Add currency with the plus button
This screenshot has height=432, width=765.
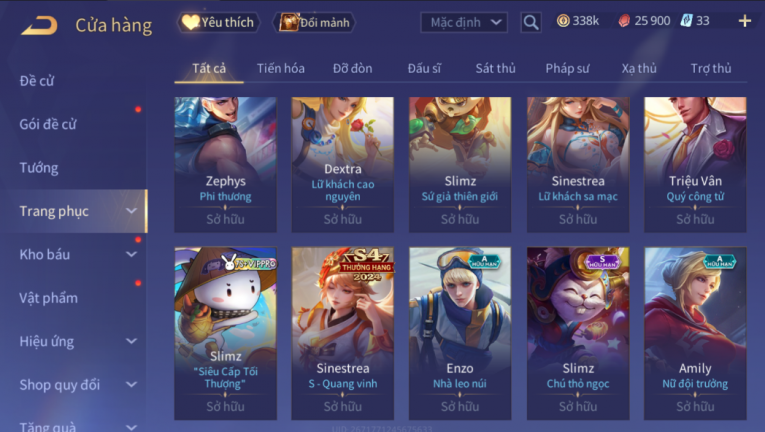tap(744, 21)
